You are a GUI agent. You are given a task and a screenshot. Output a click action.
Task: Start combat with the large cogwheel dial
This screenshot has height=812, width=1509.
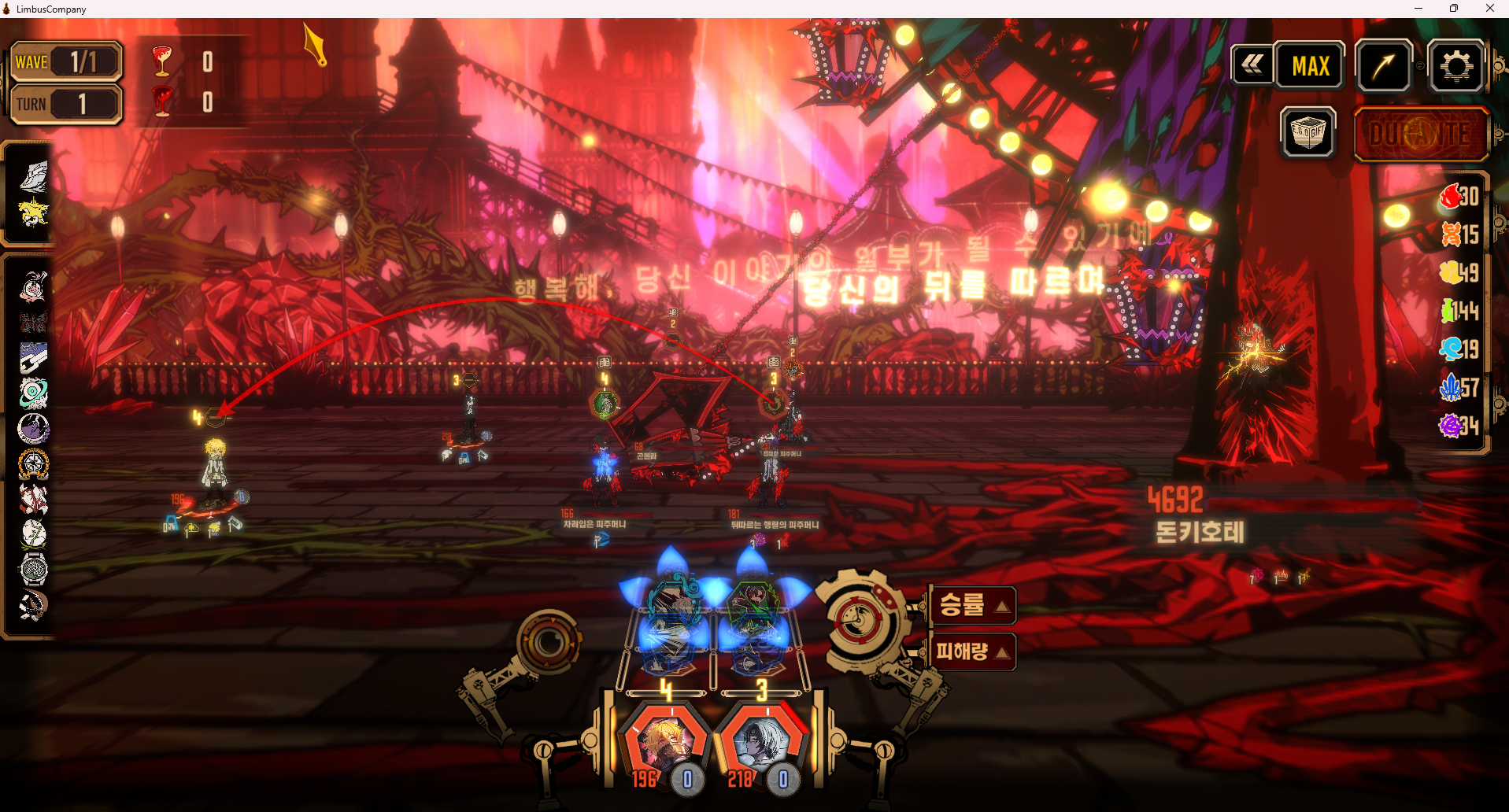pos(862,622)
